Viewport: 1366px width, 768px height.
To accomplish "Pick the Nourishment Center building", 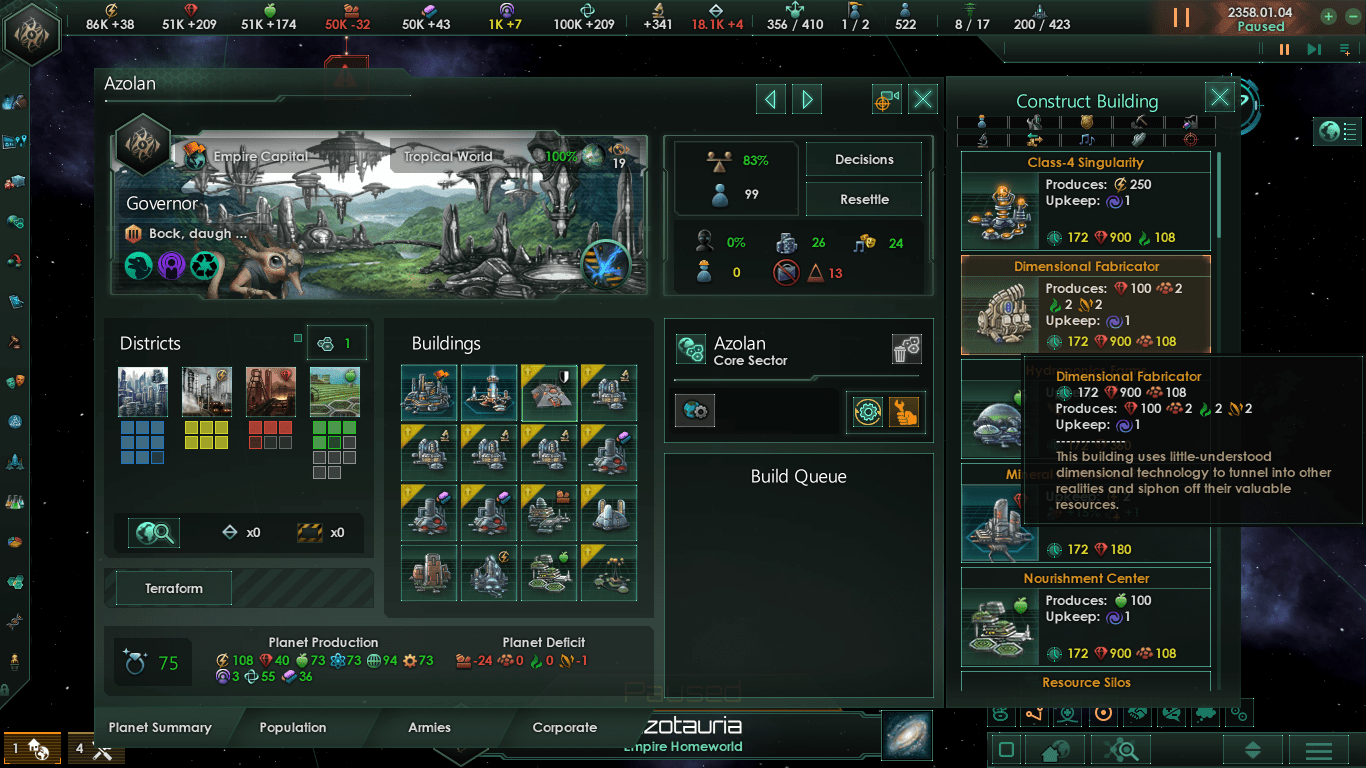I will [1086, 616].
